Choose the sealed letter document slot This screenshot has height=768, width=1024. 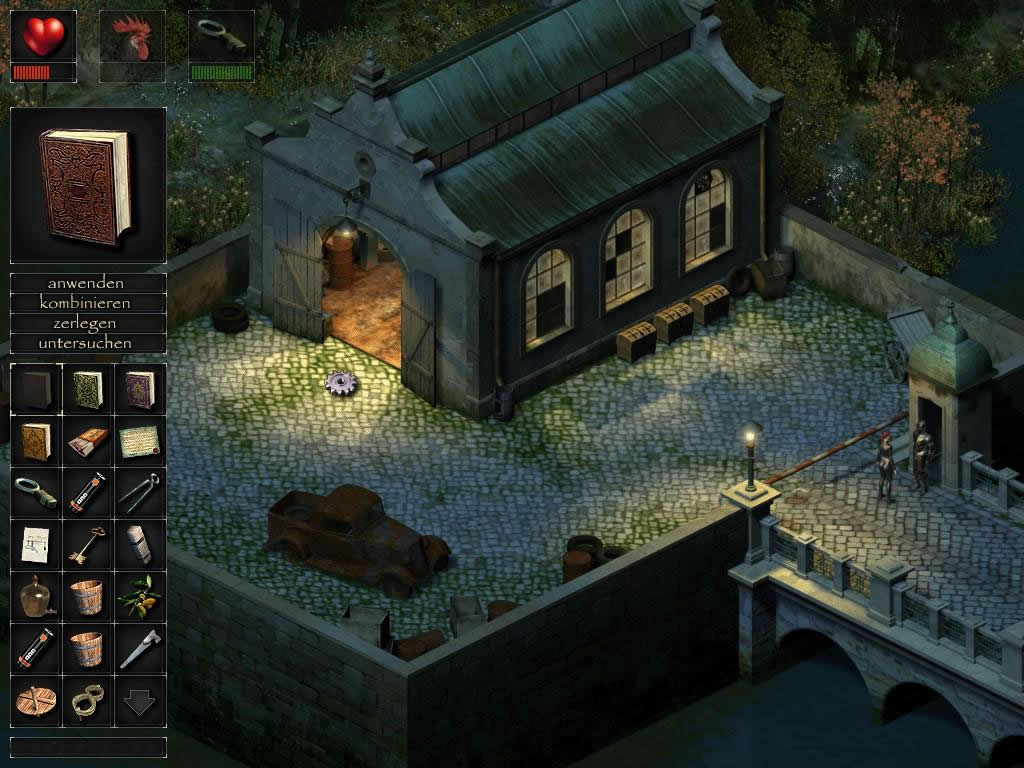point(139,441)
